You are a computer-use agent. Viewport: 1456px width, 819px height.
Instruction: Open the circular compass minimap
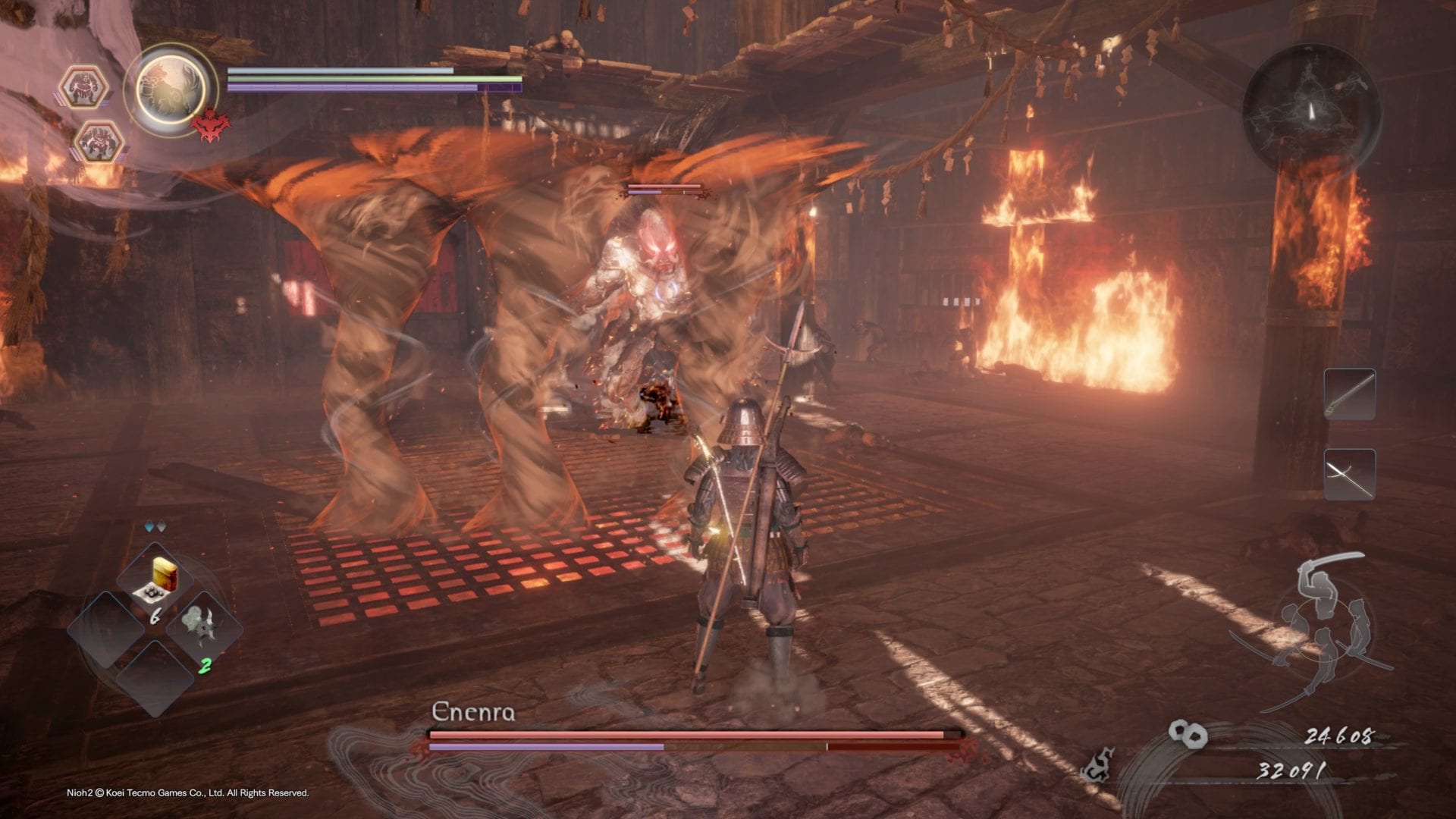(1311, 112)
